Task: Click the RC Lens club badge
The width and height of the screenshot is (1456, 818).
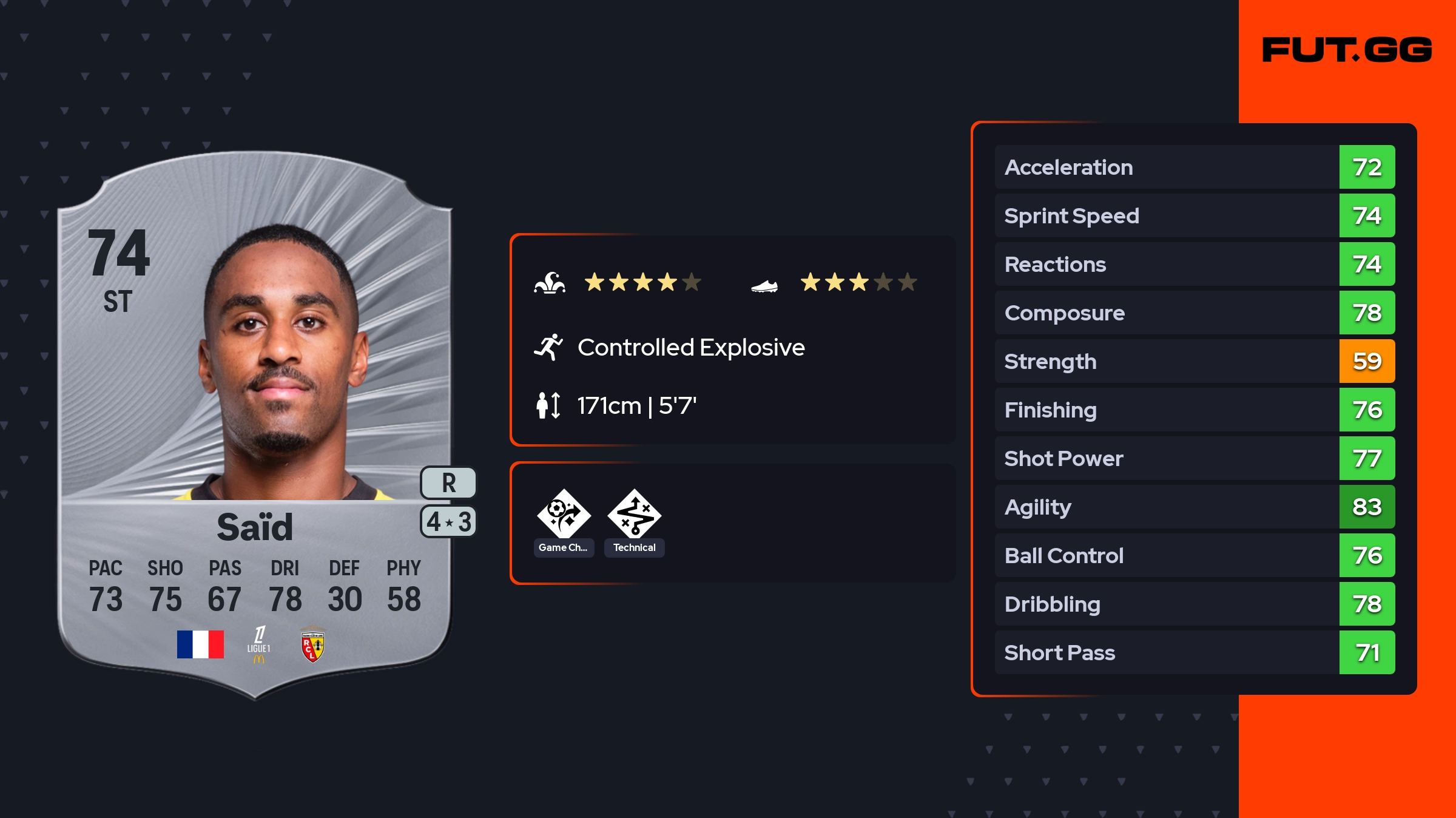Action: [x=313, y=646]
